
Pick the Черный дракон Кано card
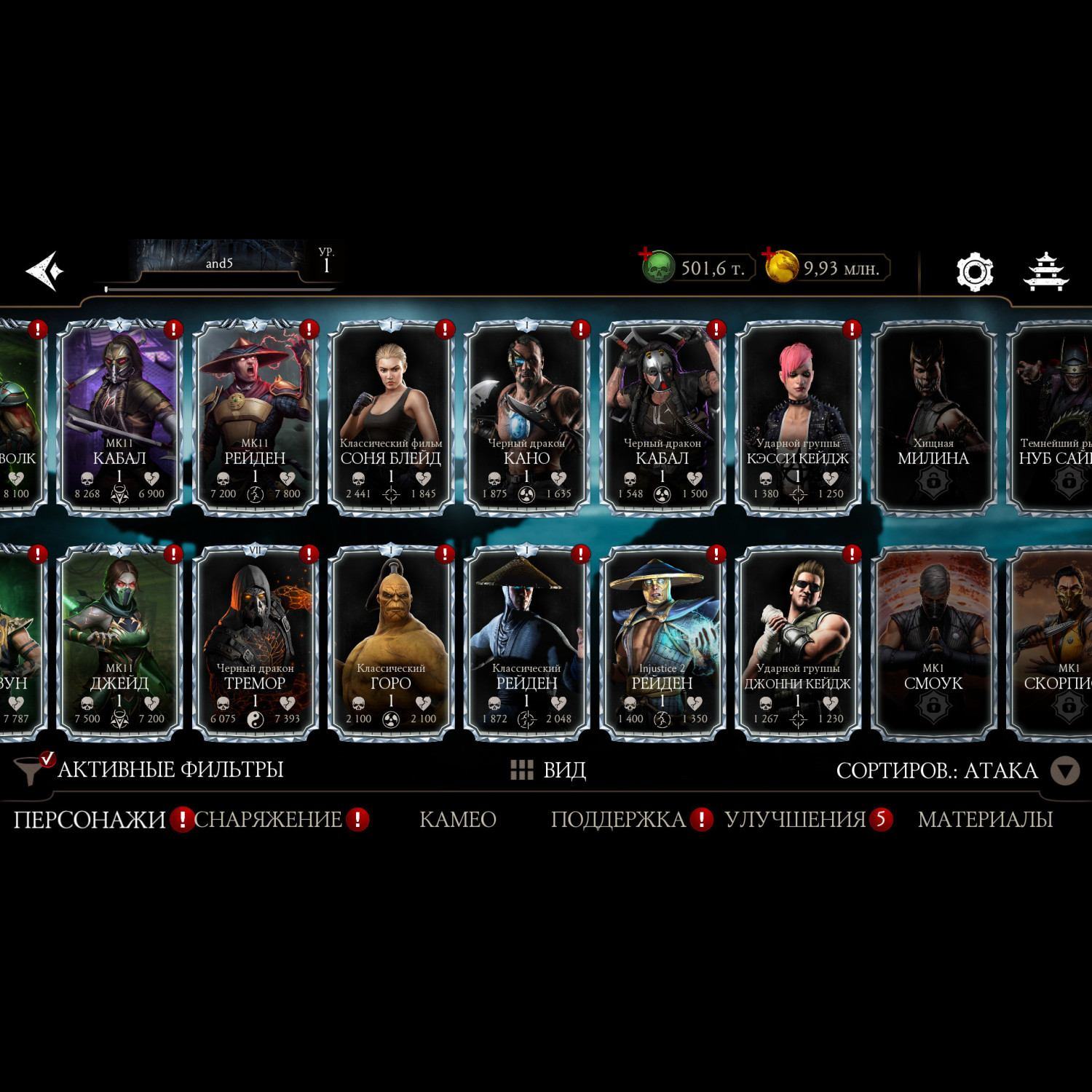click(526, 417)
